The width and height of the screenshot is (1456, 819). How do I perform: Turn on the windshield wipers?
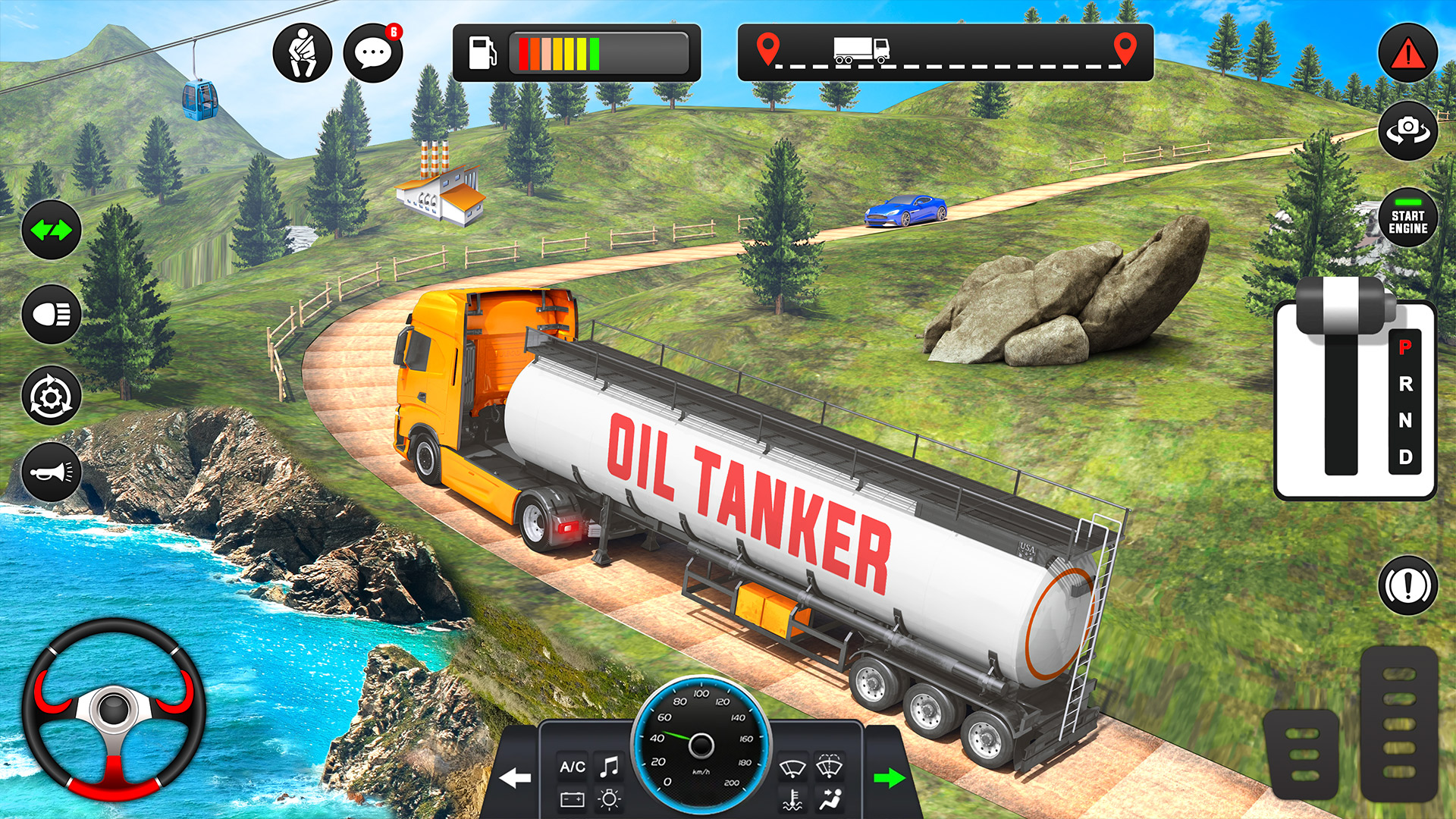pyautogui.click(x=792, y=768)
